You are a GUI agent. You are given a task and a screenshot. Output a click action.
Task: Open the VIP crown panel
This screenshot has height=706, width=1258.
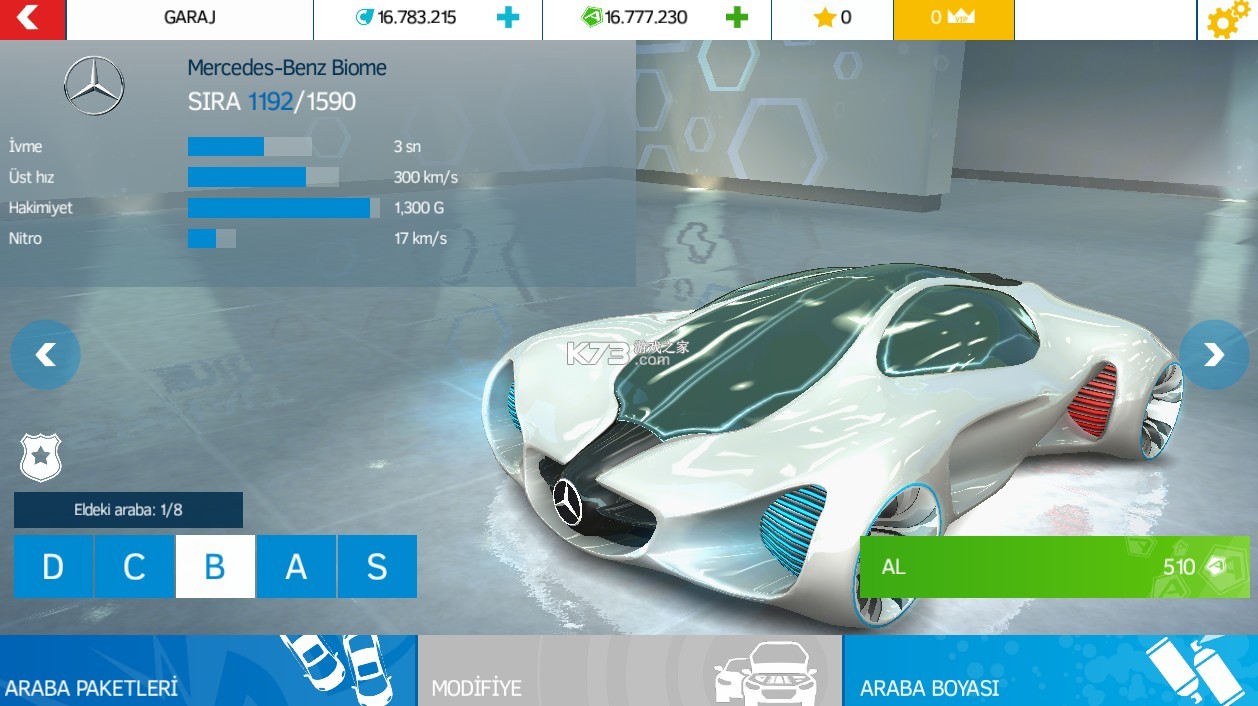953,18
